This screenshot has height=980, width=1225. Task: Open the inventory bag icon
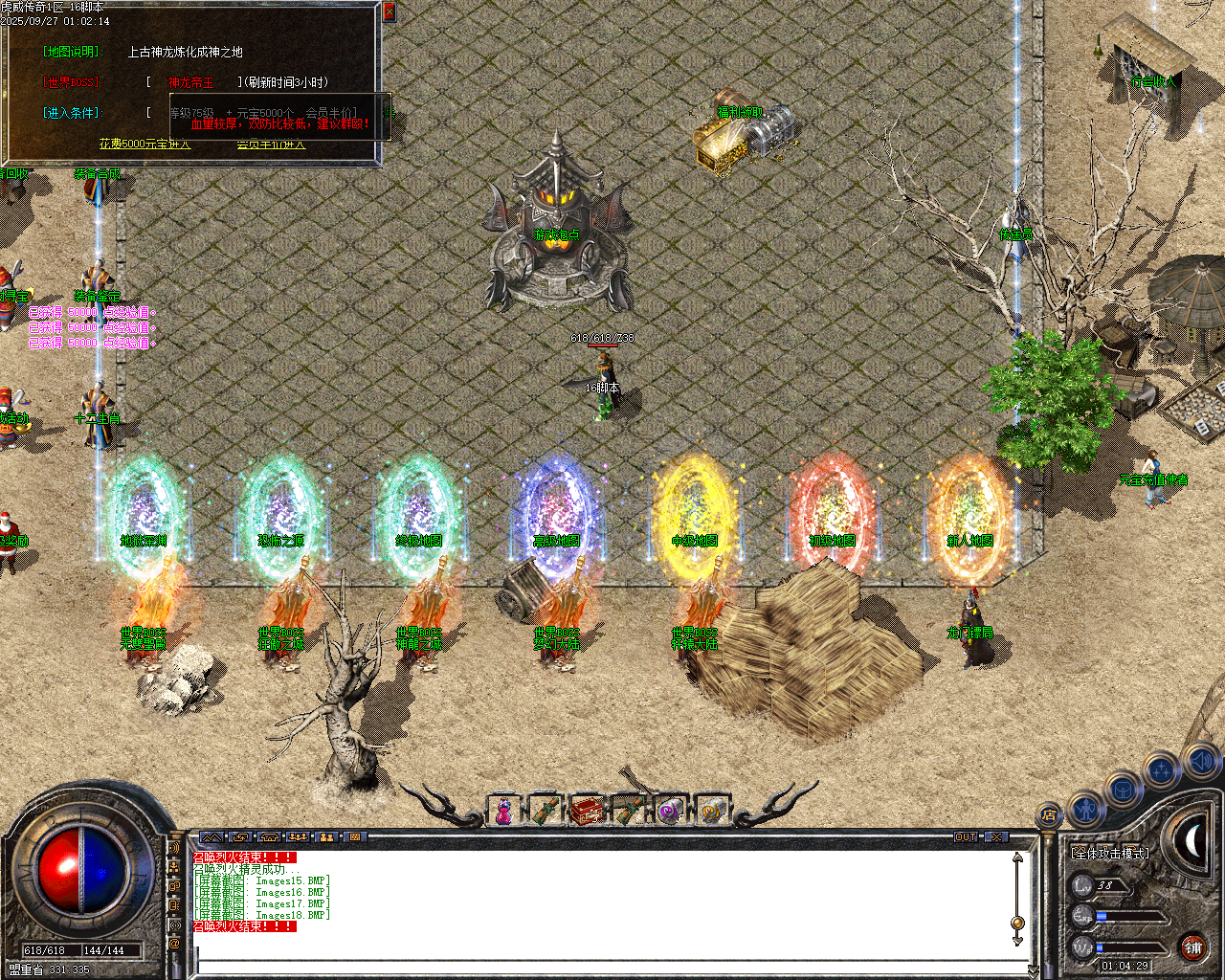pos(1123,789)
